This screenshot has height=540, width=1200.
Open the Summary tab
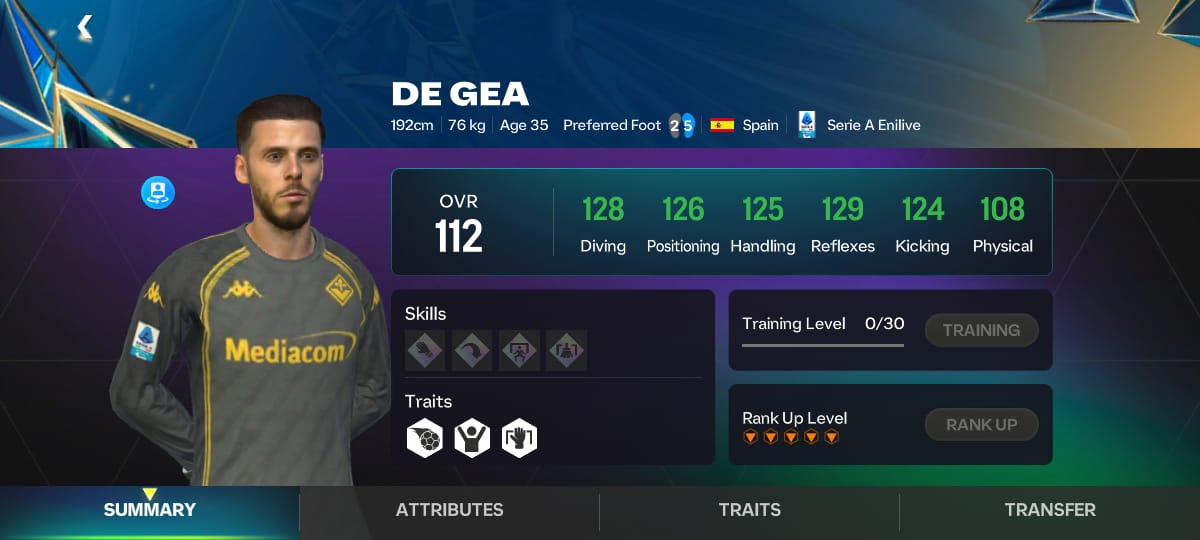(x=149, y=510)
